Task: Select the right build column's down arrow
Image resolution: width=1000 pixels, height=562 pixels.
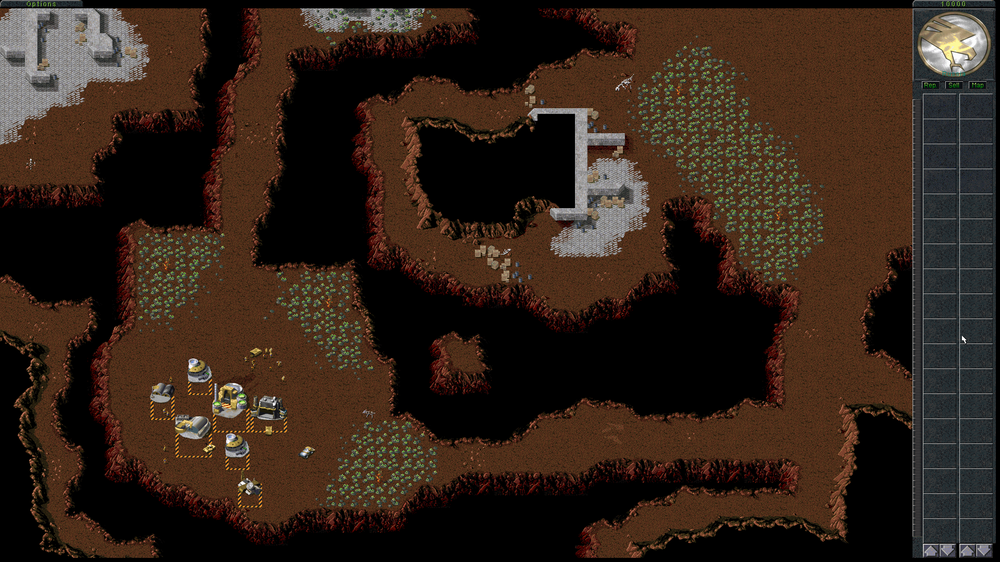Action: click(984, 550)
